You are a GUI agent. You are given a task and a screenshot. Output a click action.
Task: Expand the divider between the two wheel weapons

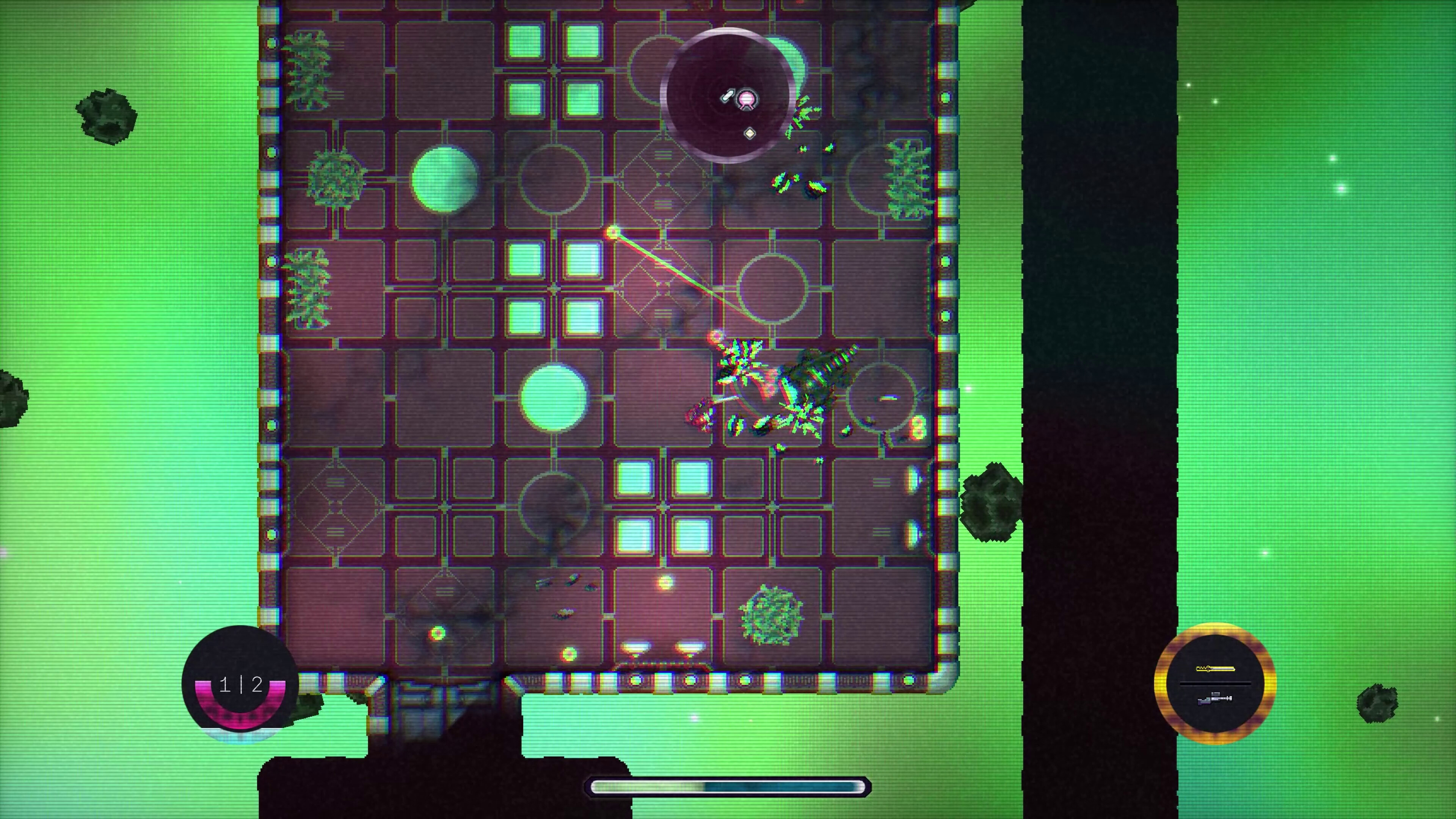tap(1216, 684)
